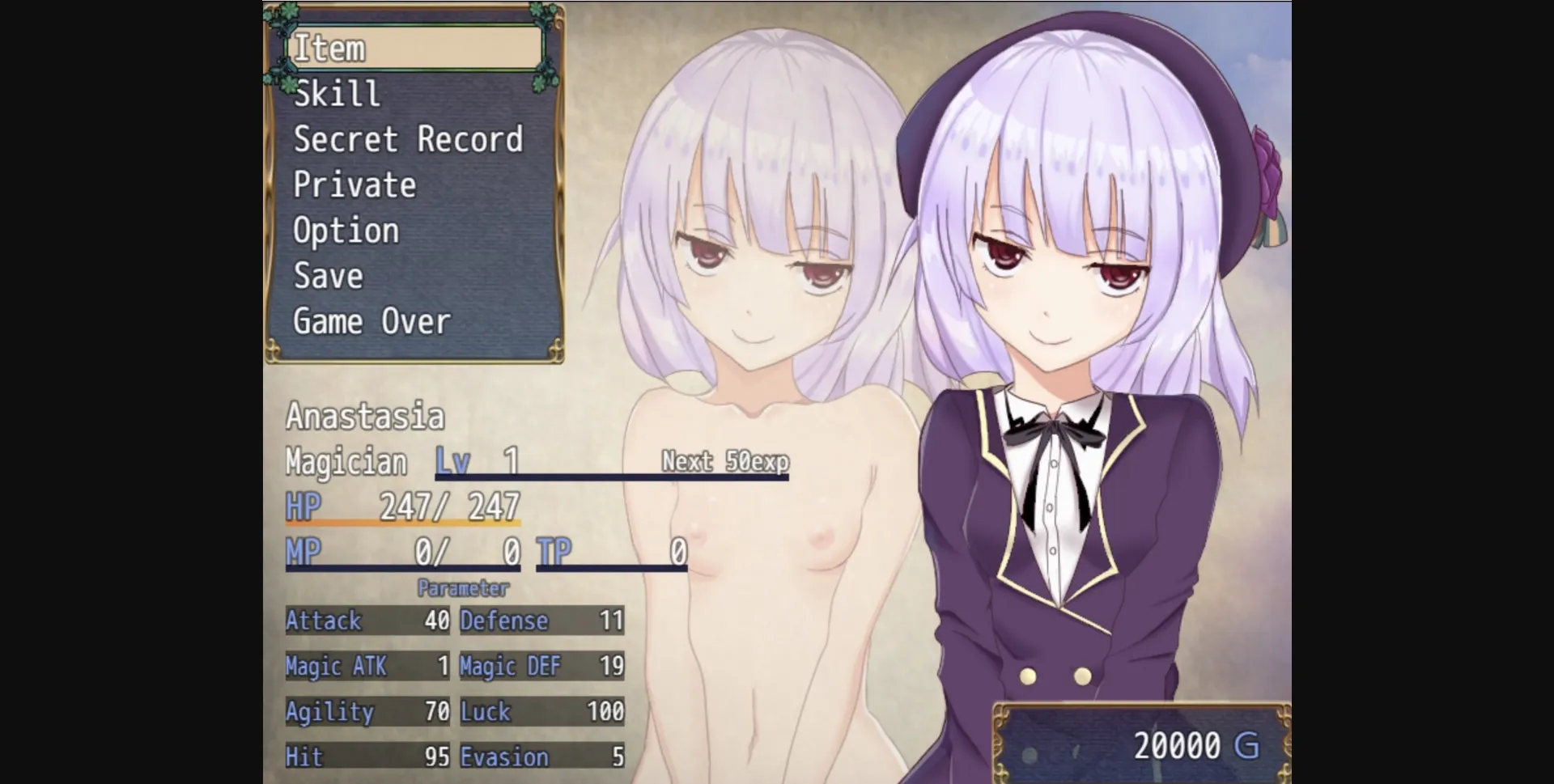Click the Next 50exp label
Screen dimensions: 1554x784
724,460
